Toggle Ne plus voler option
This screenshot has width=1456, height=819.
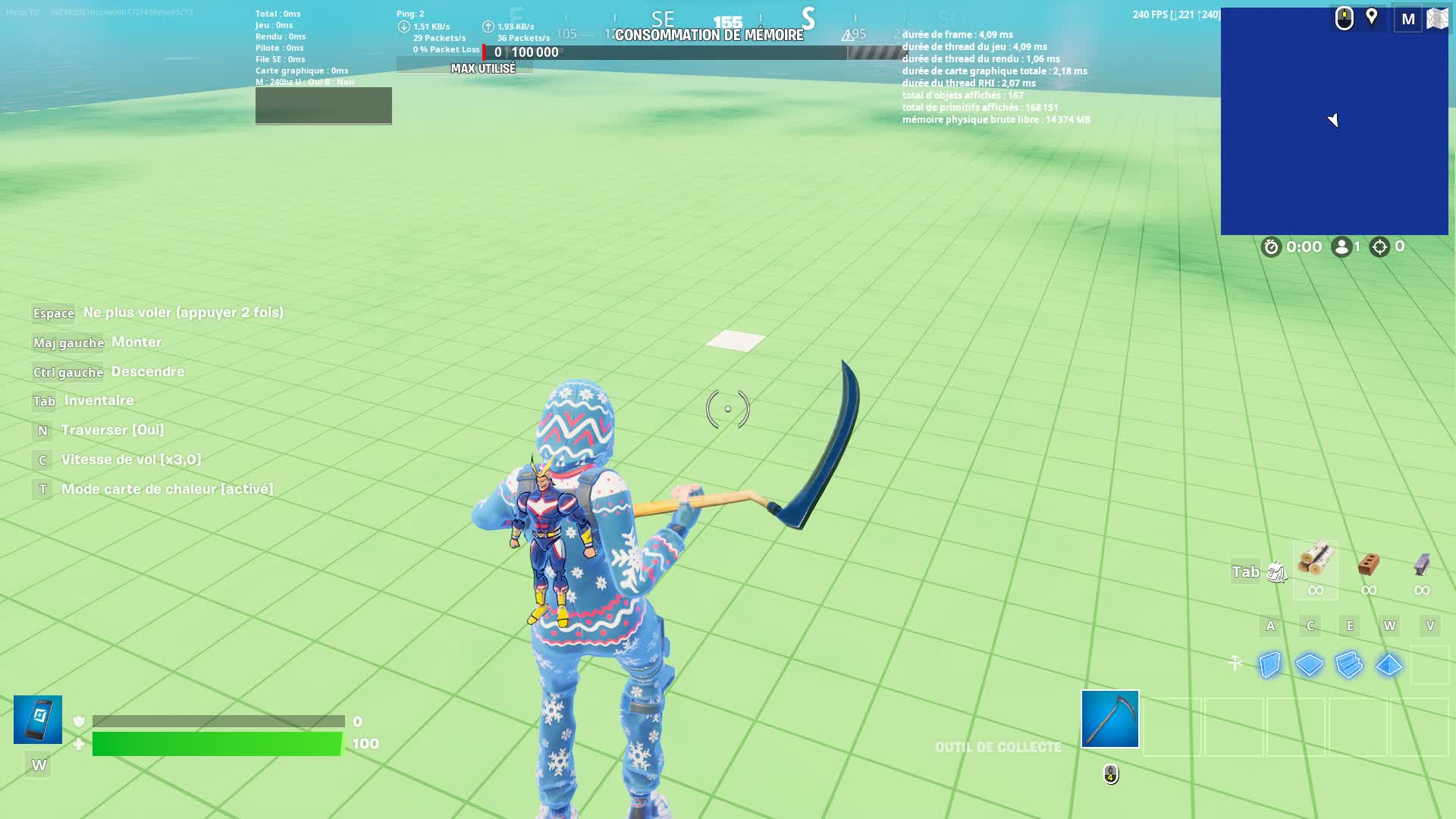tap(53, 312)
